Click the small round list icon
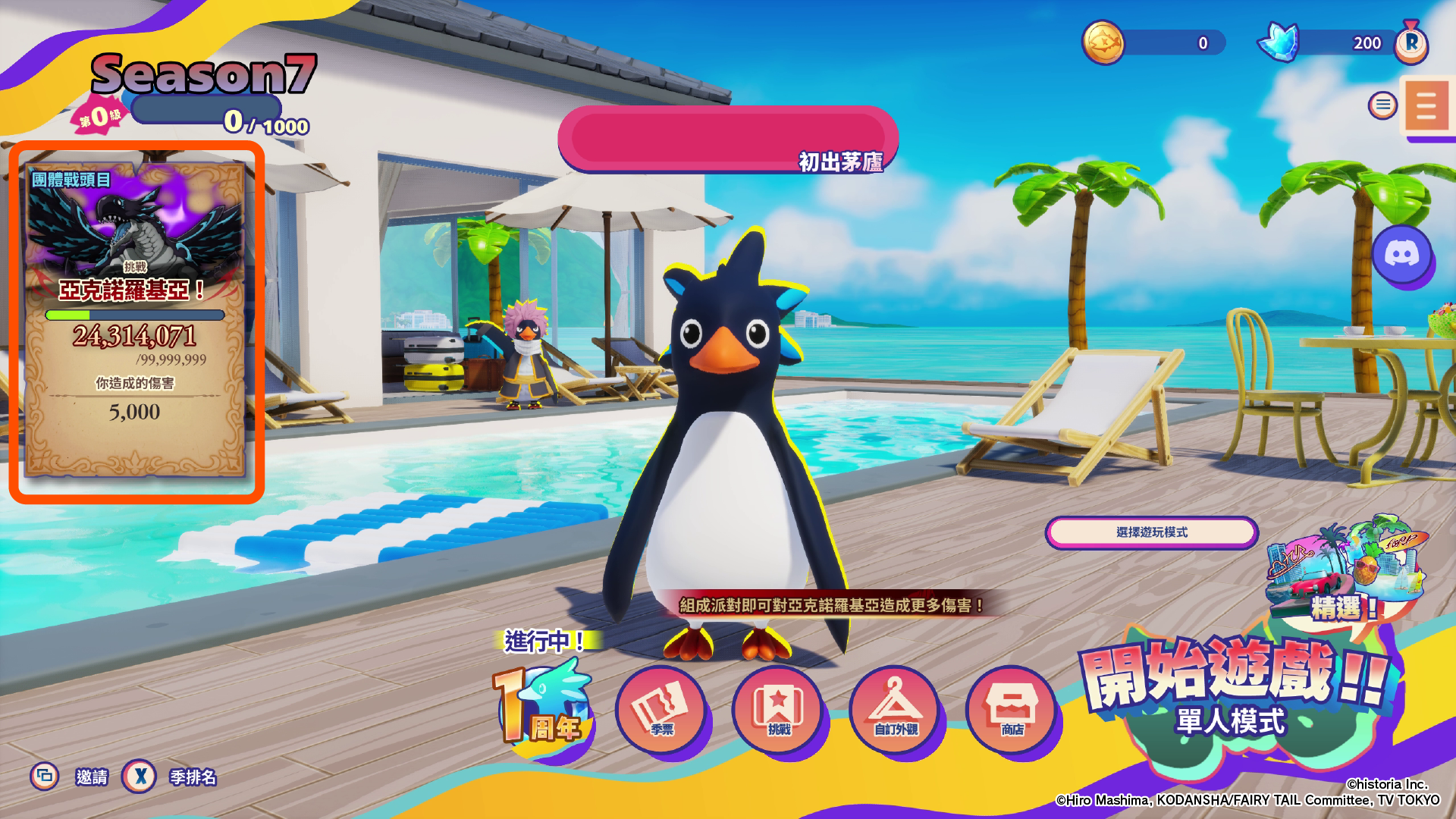 click(1382, 105)
